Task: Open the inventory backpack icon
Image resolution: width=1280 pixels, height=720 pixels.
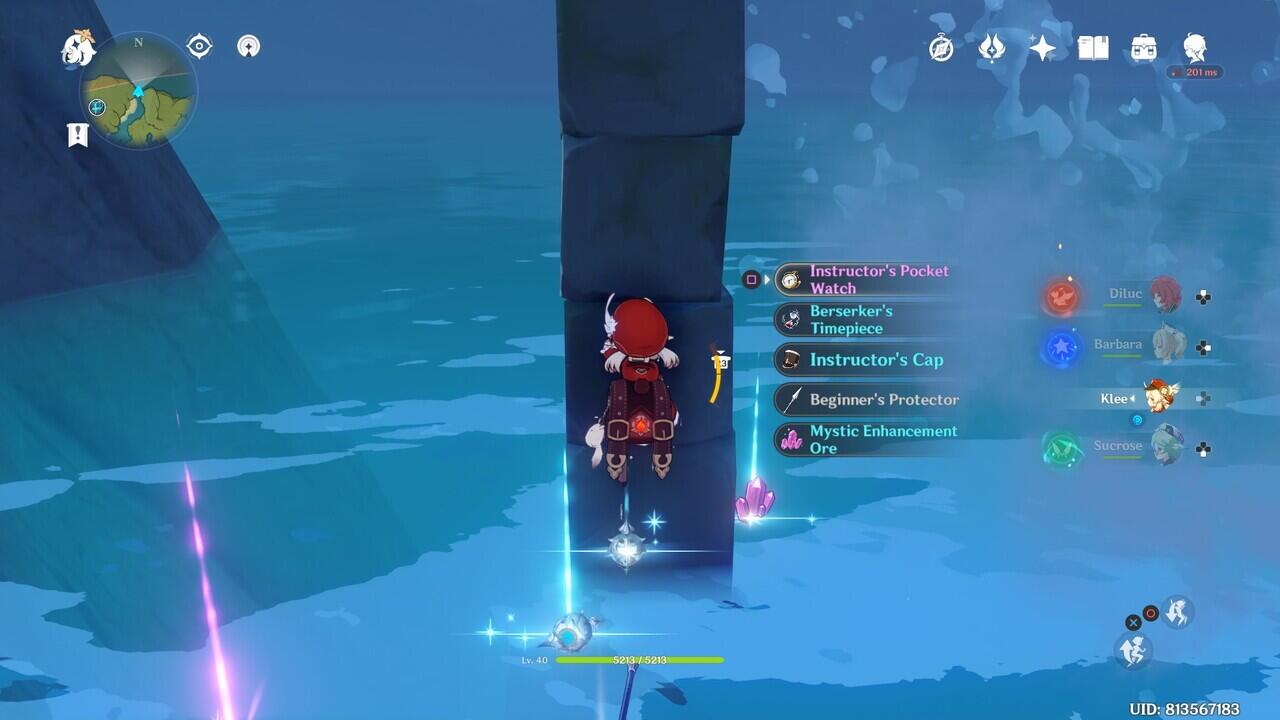Action: click(1144, 48)
